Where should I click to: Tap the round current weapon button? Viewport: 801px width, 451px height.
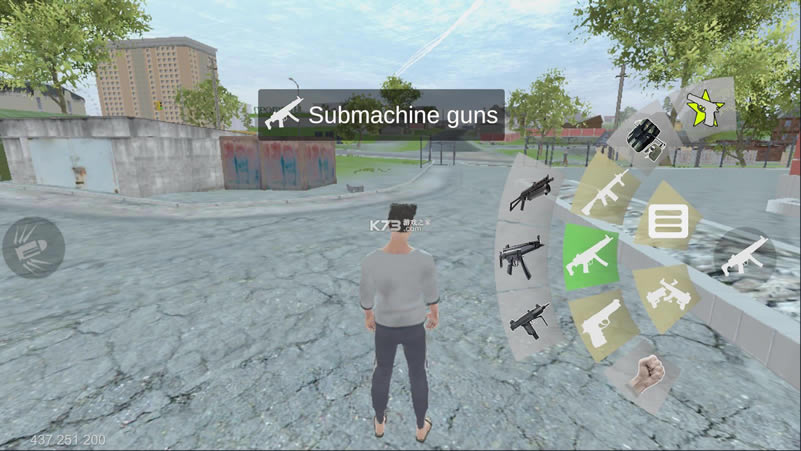pyautogui.click(x=746, y=256)
